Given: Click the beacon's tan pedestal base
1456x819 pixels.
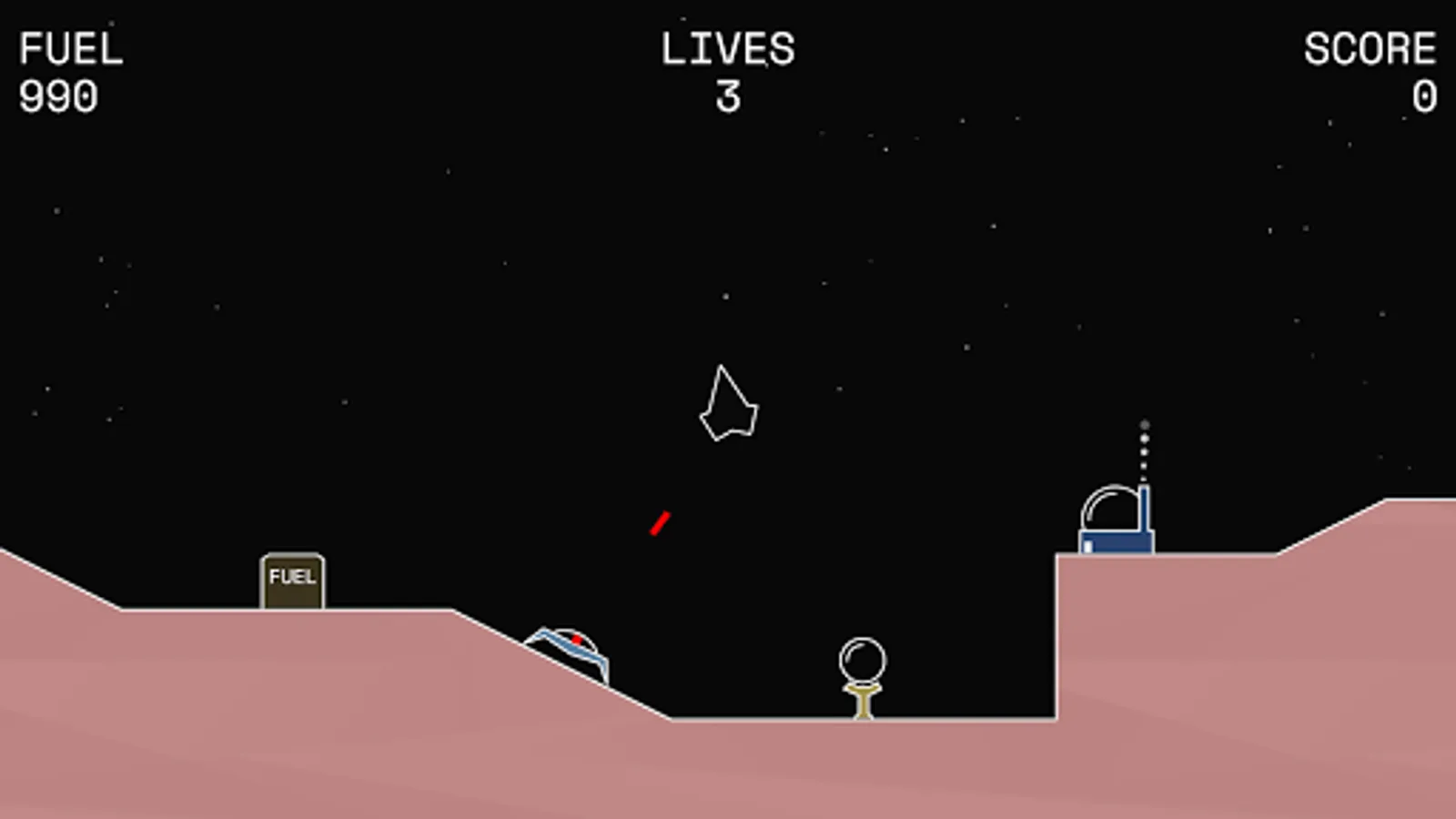Looking at the screenshot, I should (x=863, y=701).
